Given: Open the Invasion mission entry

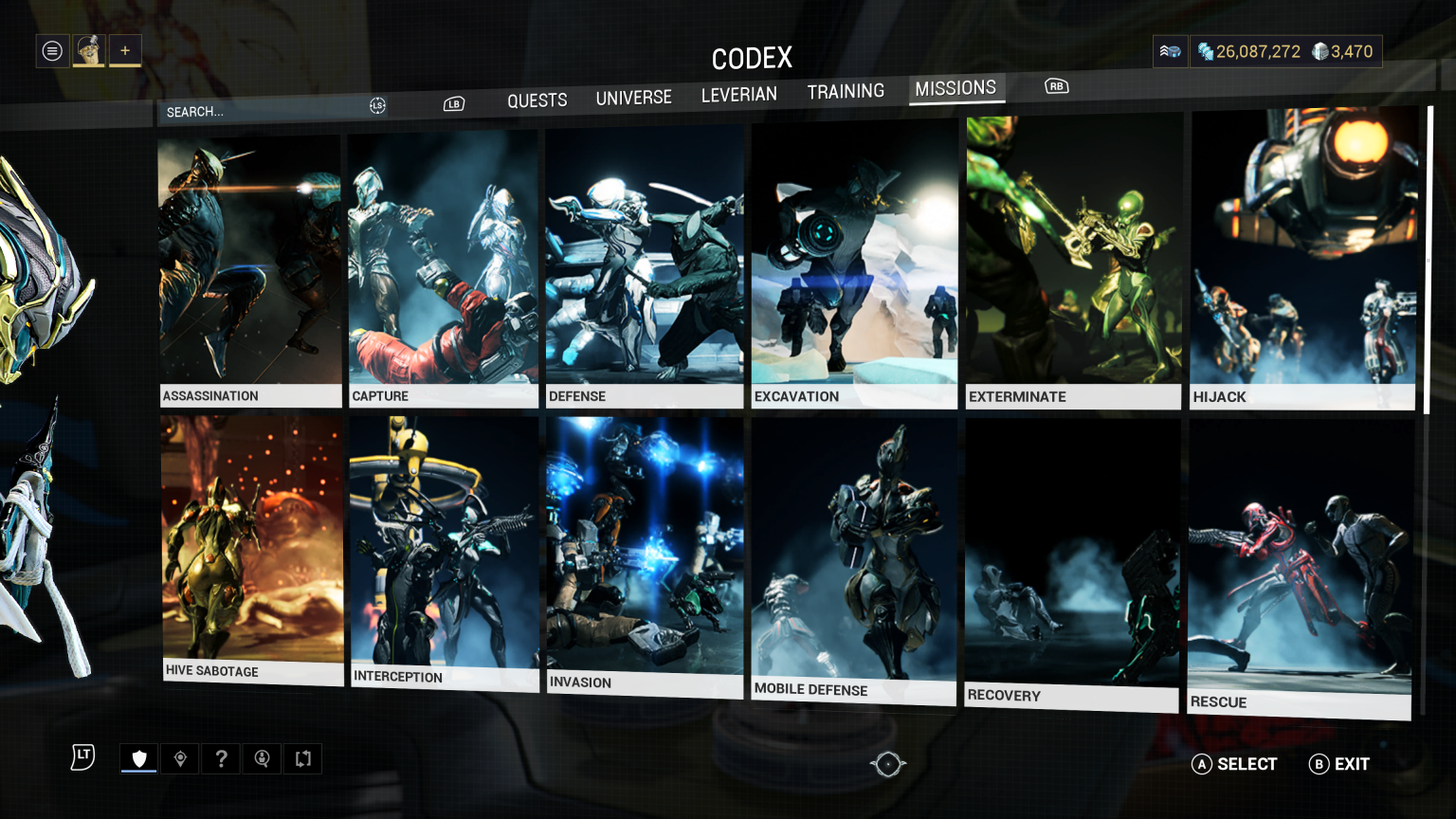Looking at the screenshot, I should click(645, 555).
